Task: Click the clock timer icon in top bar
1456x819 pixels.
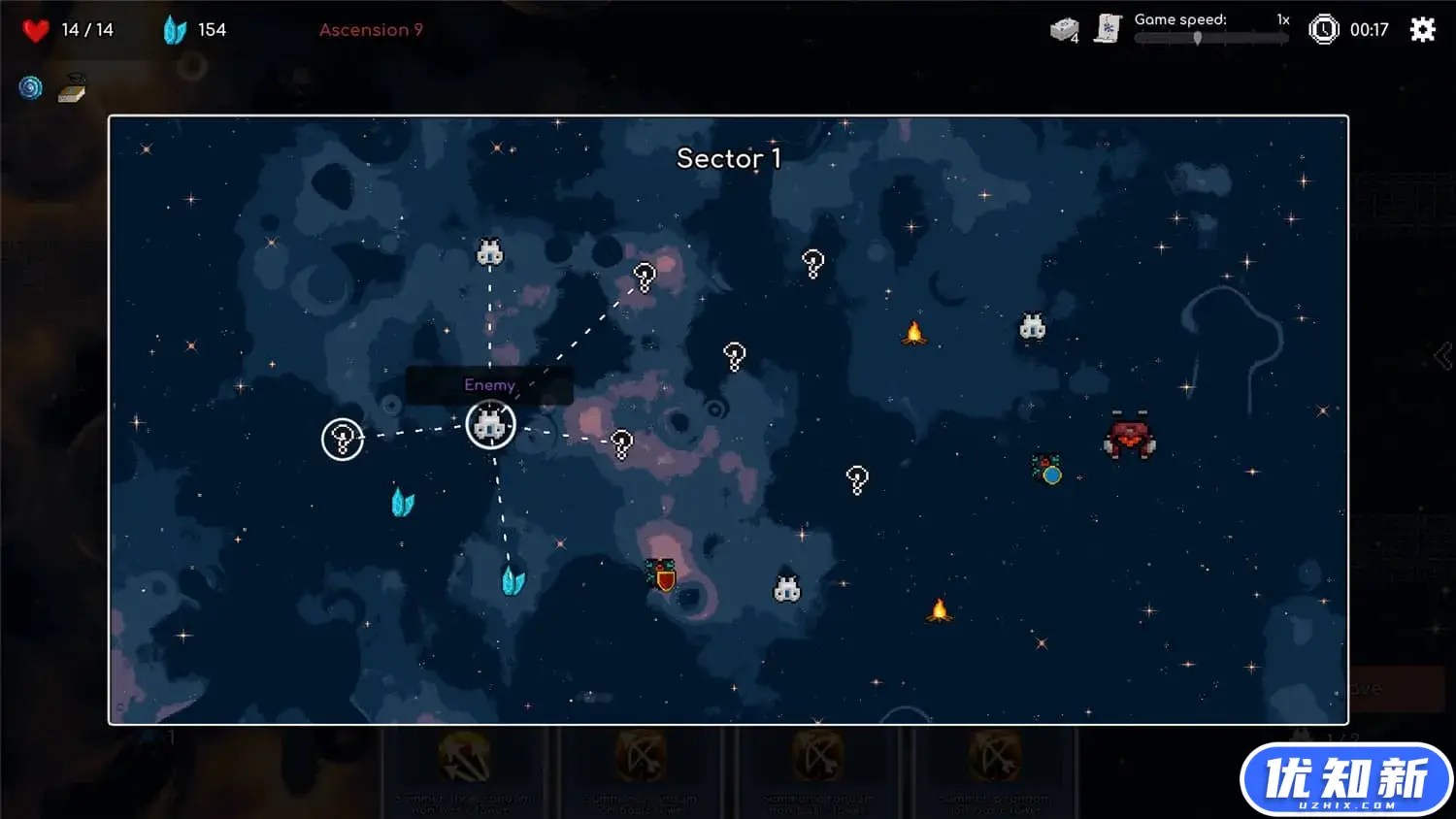Action: (1324, 29)
